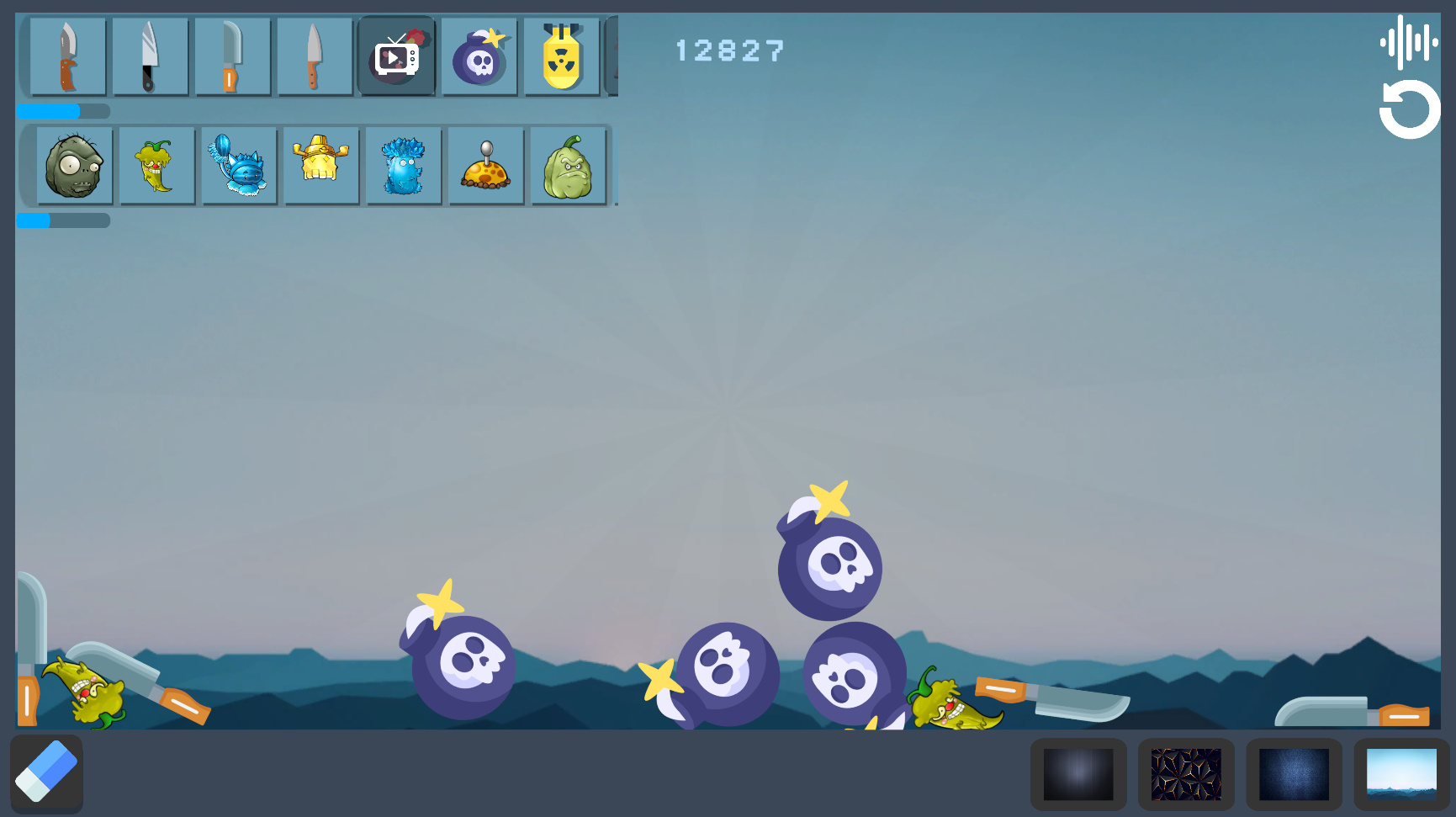Toggle the sound waveform control
The height and width of the screenshot is (817, 1456).
(x=1408, y=38)
